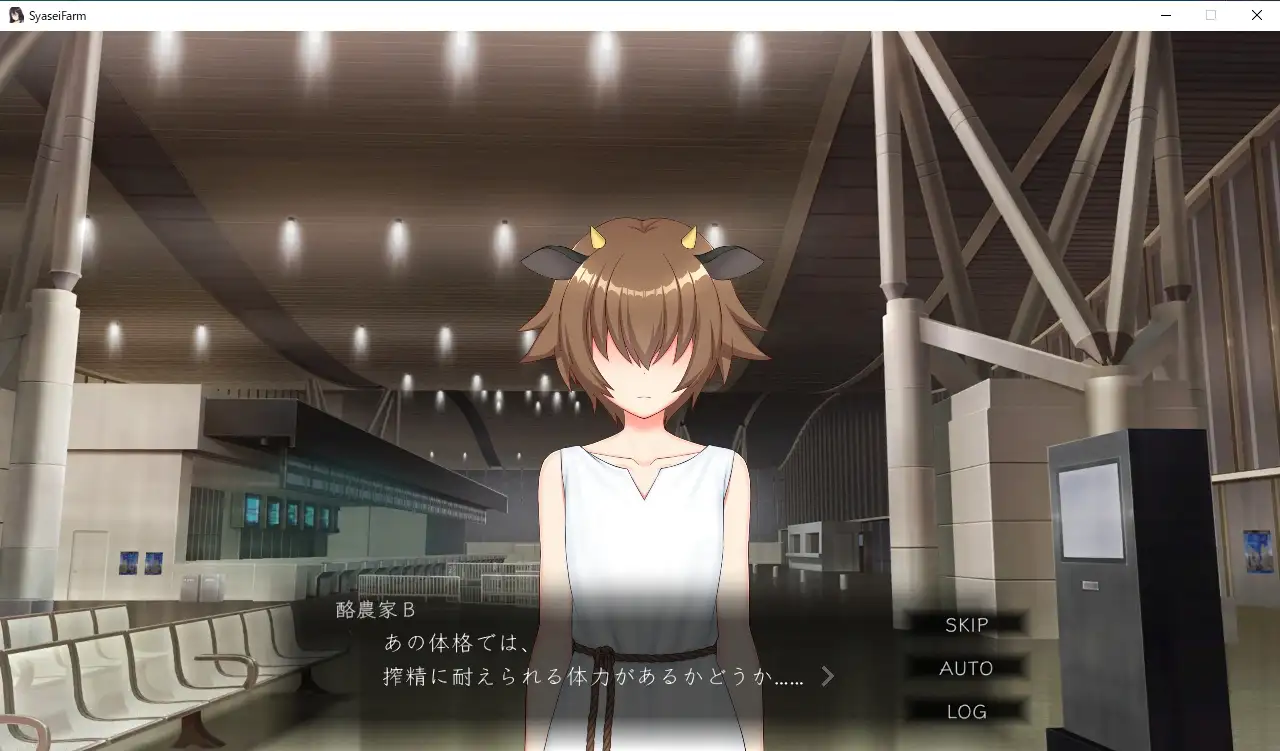Click the arrow chevron beside 搾精 dialogue line
Image resolution: width=1280 pixels, height=751 pixels.
click(827, 675)
